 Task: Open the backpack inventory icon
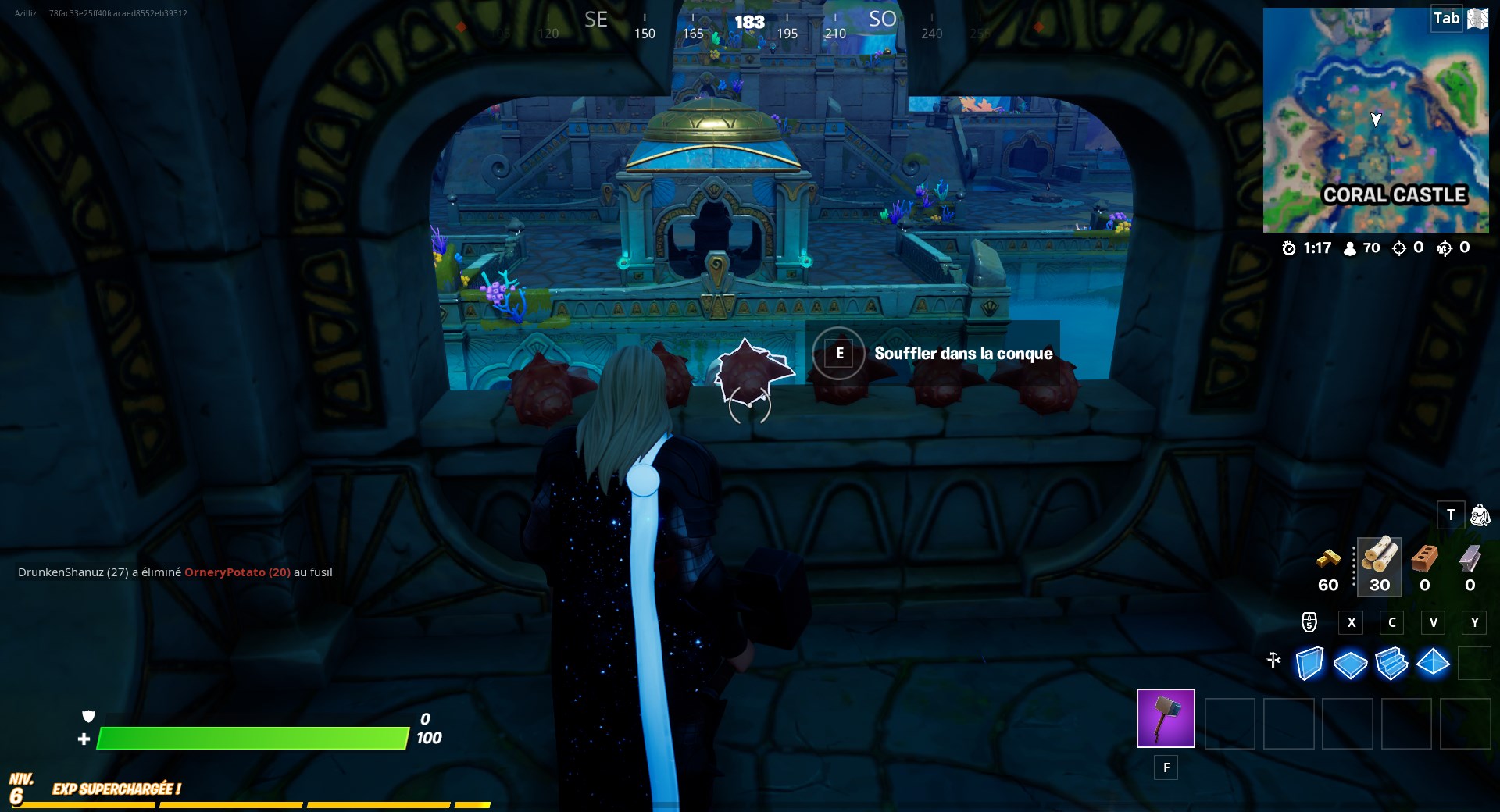(1480, 515)
